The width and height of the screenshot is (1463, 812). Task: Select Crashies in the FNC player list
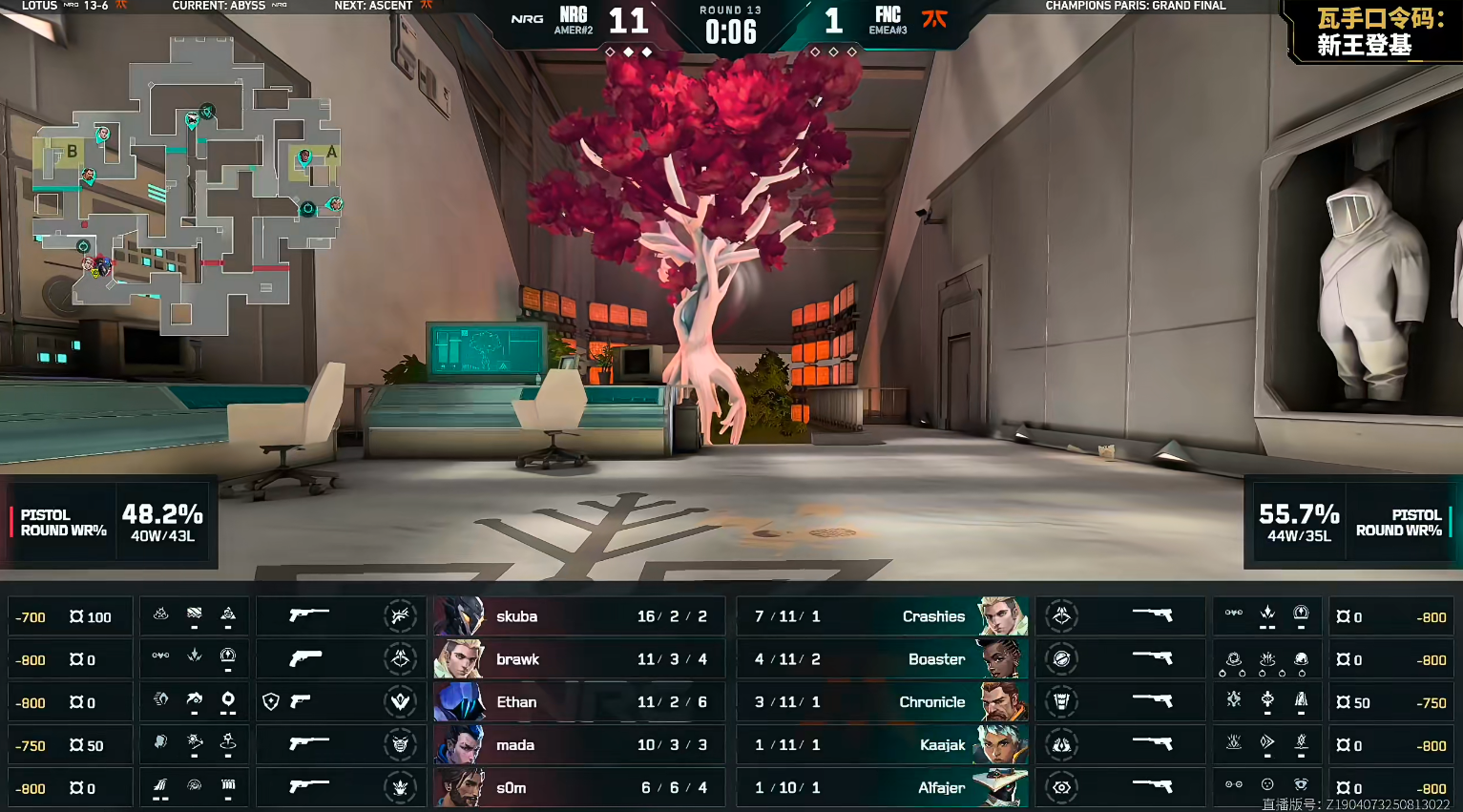point(933,616)
